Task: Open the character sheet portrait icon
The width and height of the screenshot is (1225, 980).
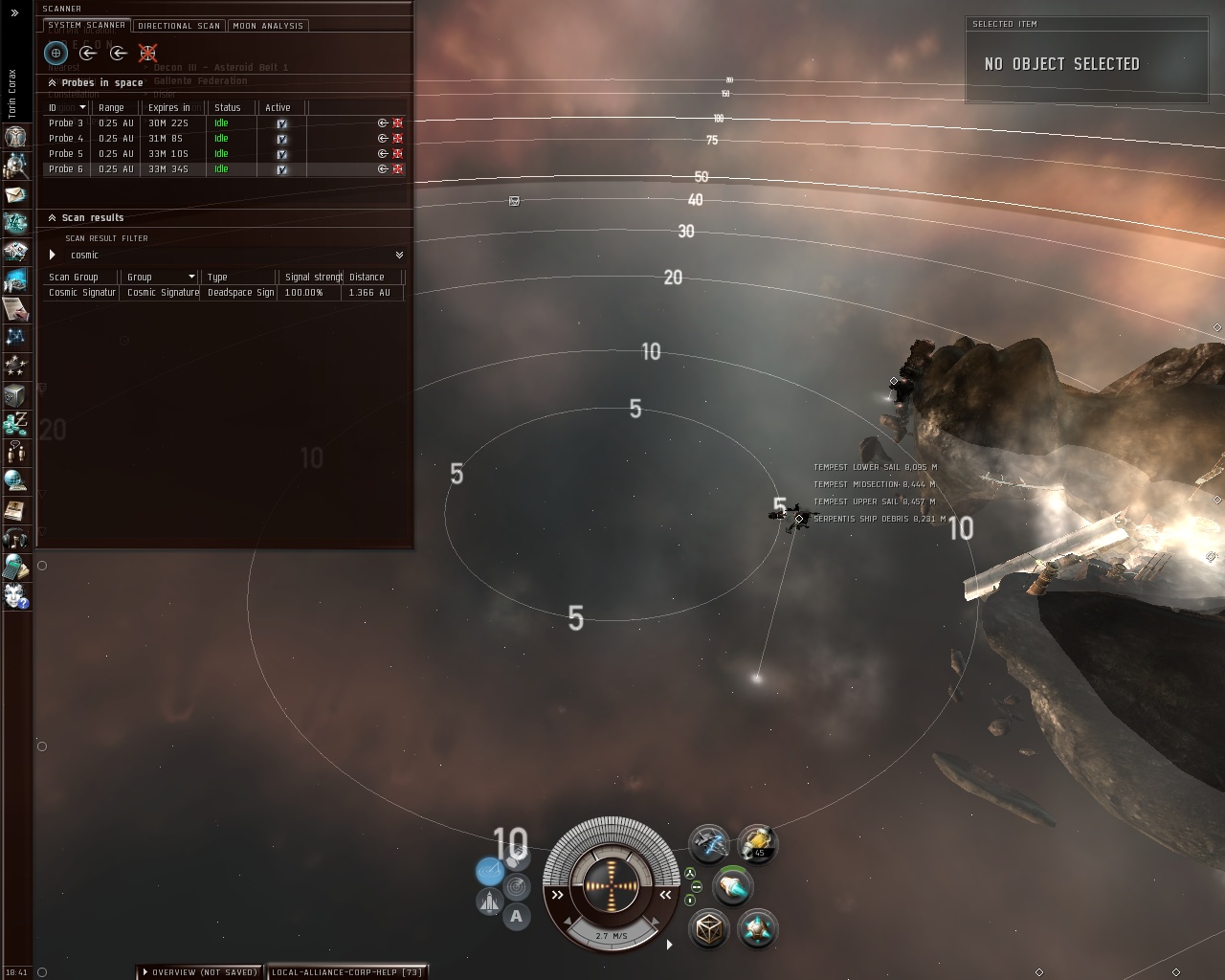Action: pos(15,136)
